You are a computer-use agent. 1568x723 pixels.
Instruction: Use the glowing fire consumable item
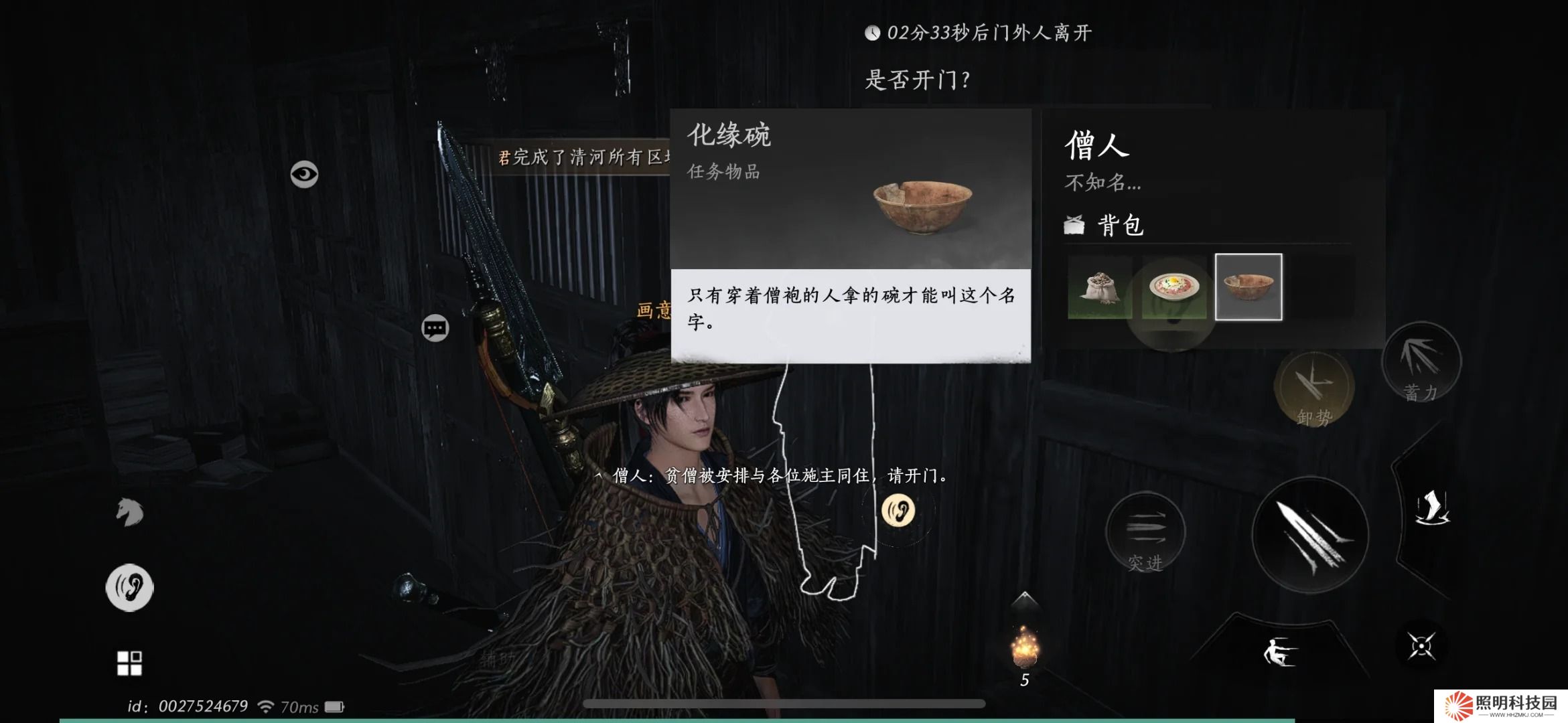pos(1024,647)
